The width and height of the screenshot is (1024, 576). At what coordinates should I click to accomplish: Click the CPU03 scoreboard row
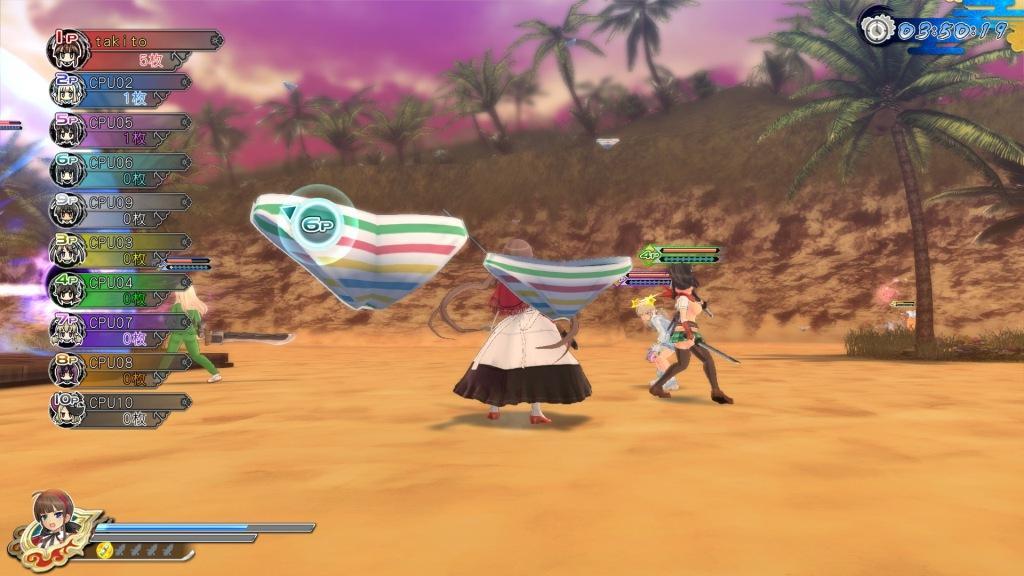pyautogui.click(x=122, y=249)
